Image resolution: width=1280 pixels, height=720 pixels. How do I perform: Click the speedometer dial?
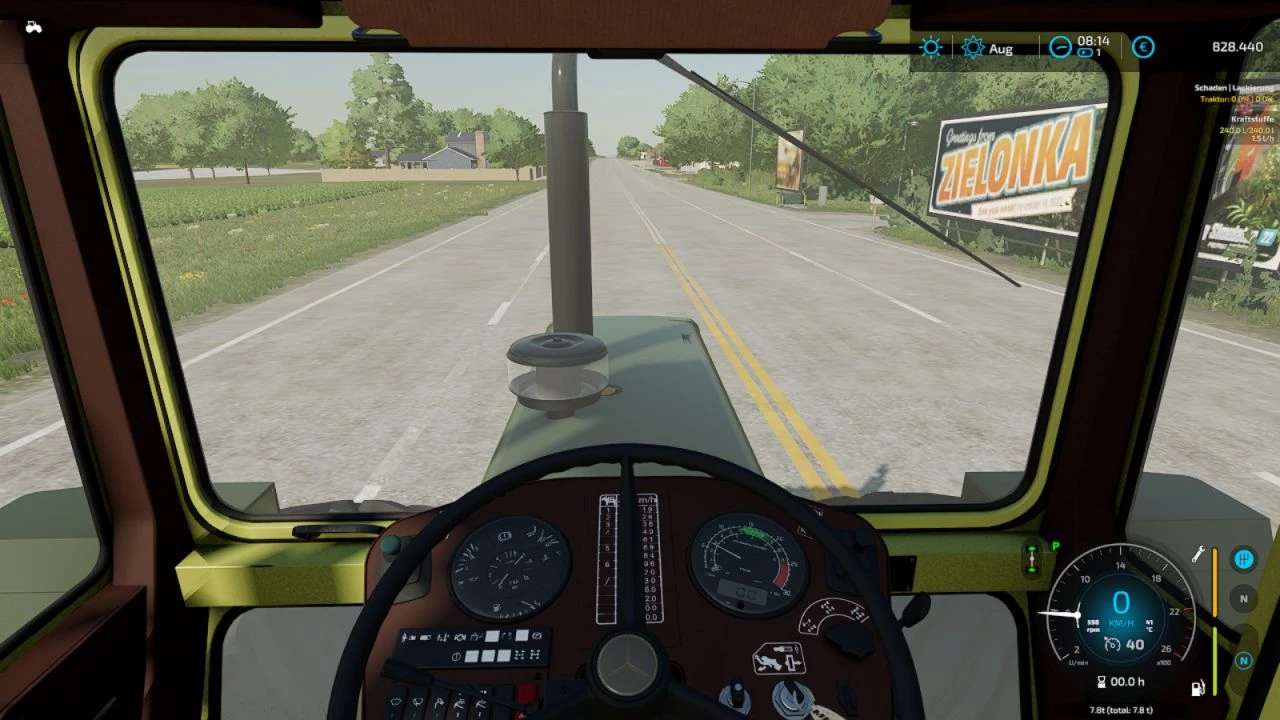tap(1120, 610)
